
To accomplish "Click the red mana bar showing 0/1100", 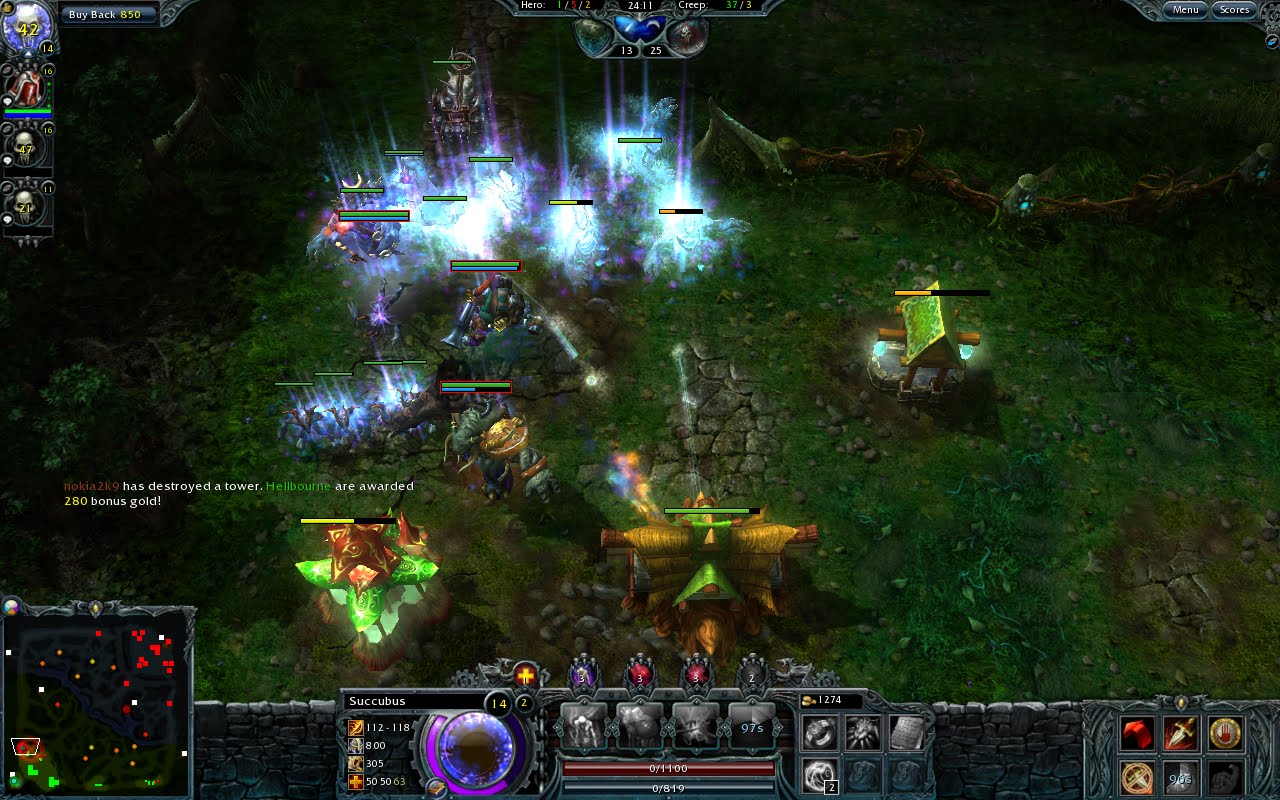I will [670, 770].
